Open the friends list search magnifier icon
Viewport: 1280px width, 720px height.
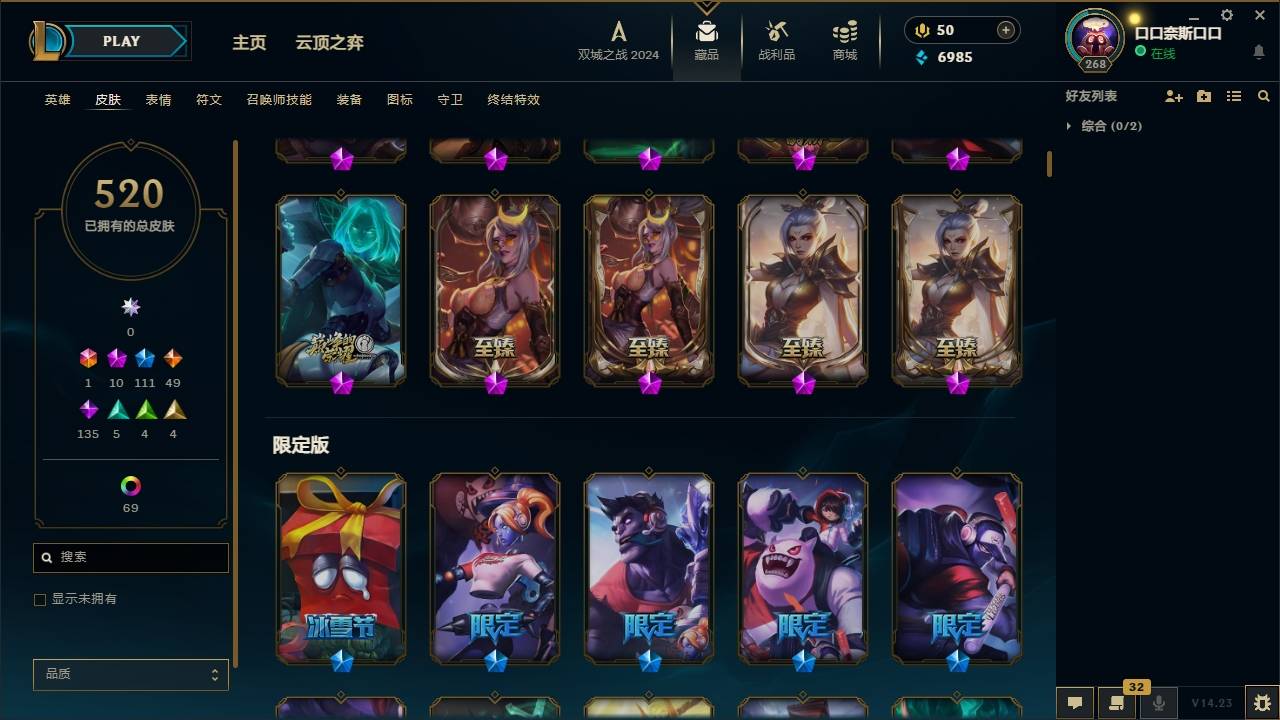(1264, 96)
